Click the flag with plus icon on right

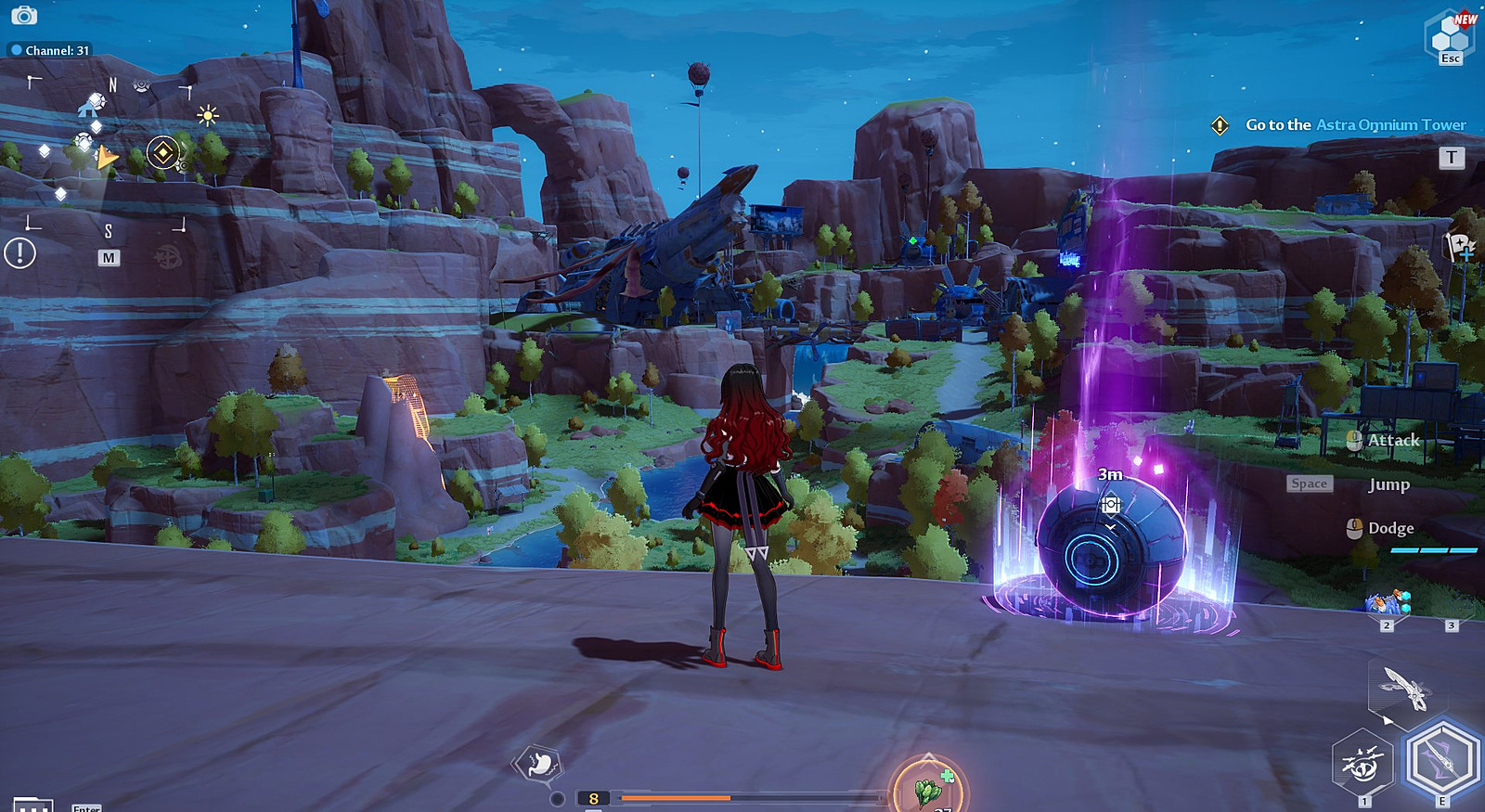tap(1460, 246)
